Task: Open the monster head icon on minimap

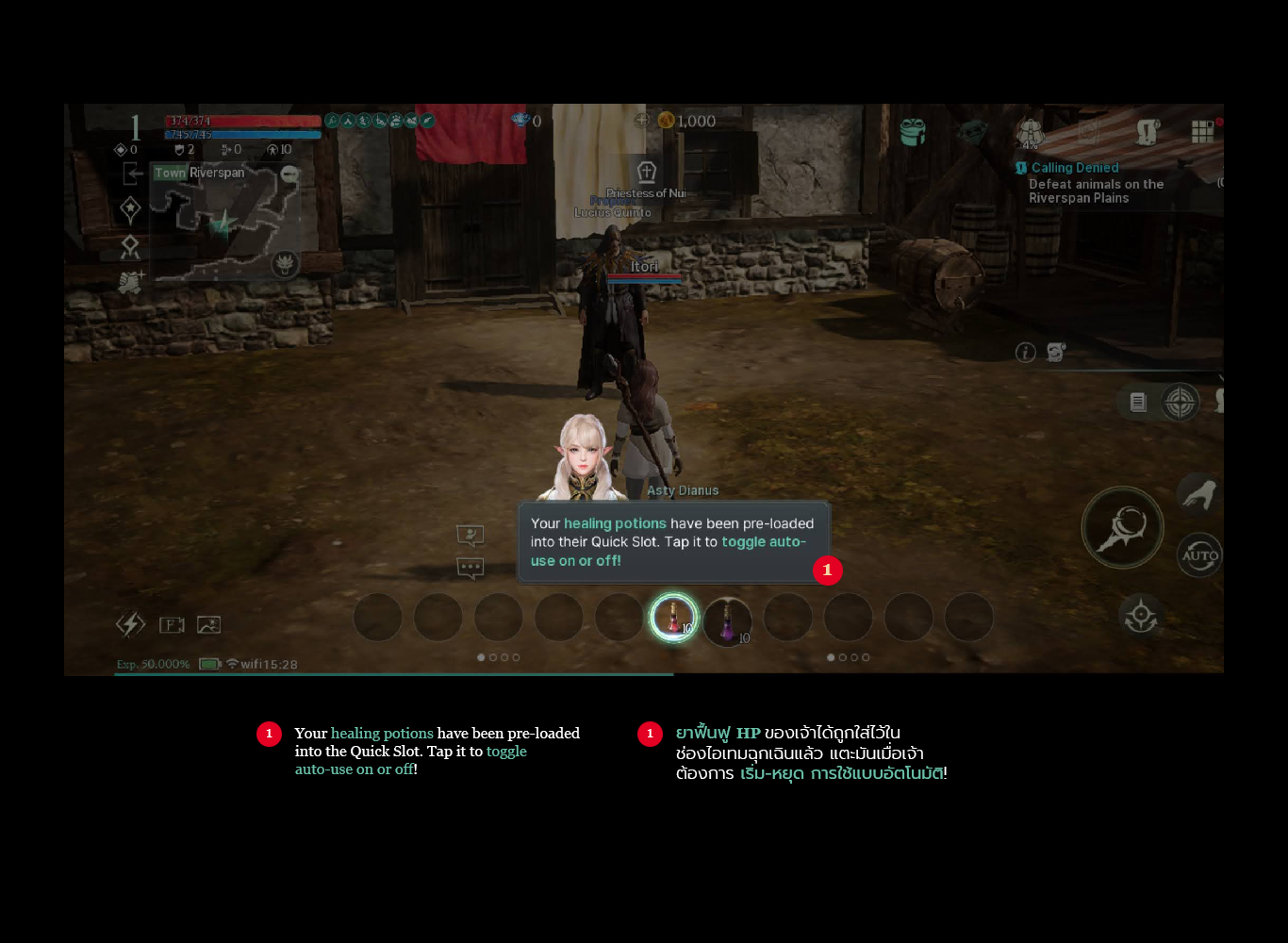Action: point(284,263)
